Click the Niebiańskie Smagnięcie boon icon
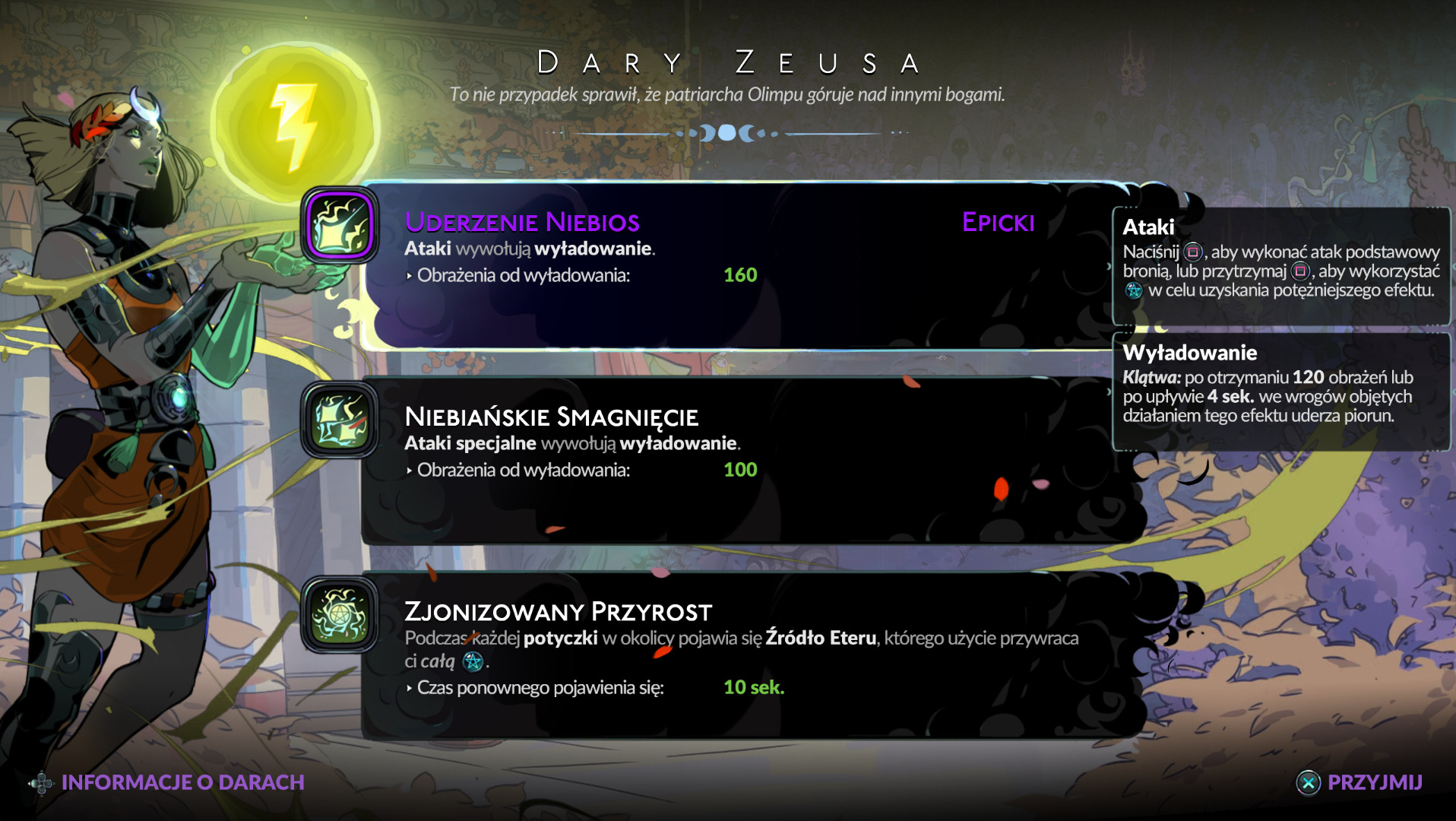Image resolution: width=1456 pixels, height=821 pixels. 340,420
